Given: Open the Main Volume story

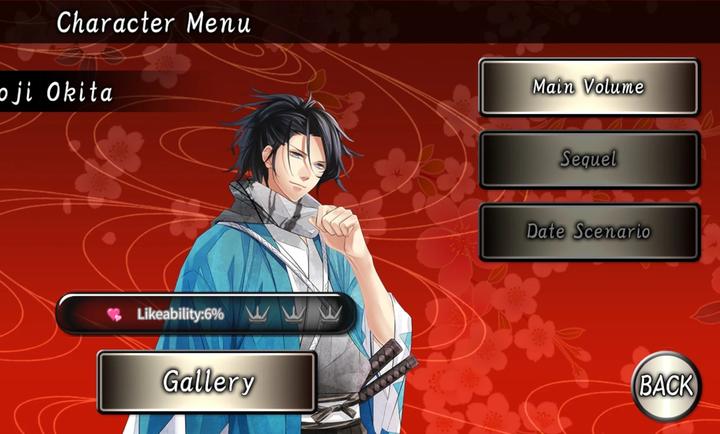Looking at the screenshot, I should (x=588, y=87).
